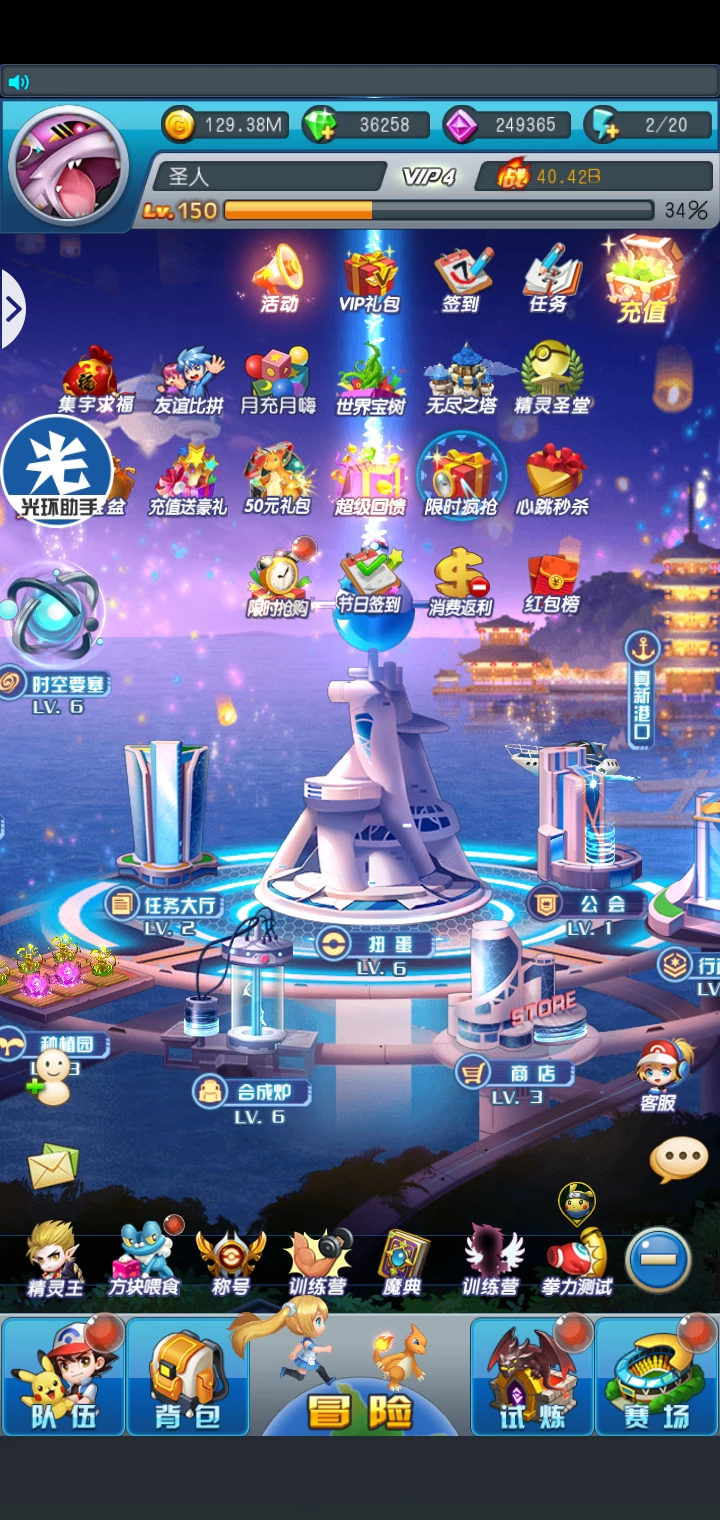
Task: Claim the VIP礼包 gift pack
Action: pyautogui.click(x=370, y=279)
